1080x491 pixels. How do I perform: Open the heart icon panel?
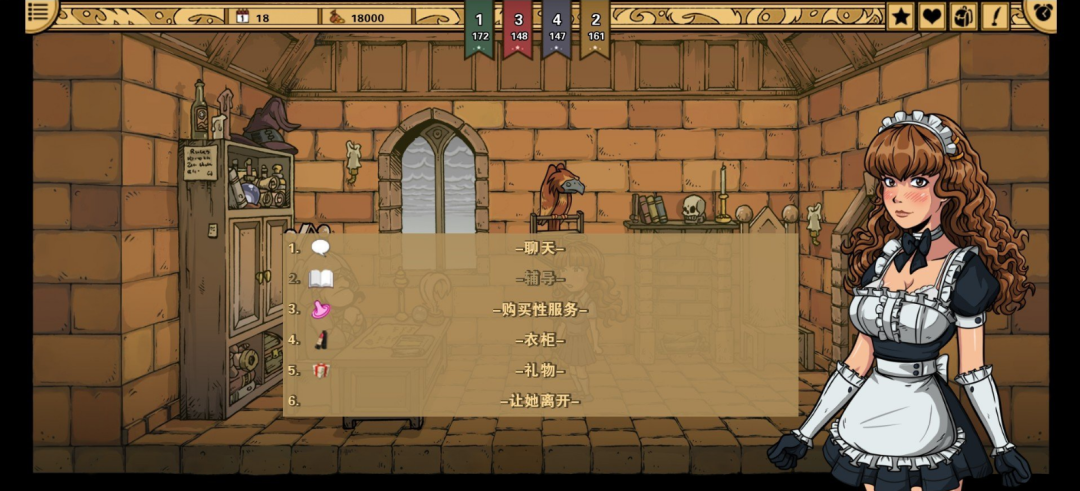click(x=932, y=16)
